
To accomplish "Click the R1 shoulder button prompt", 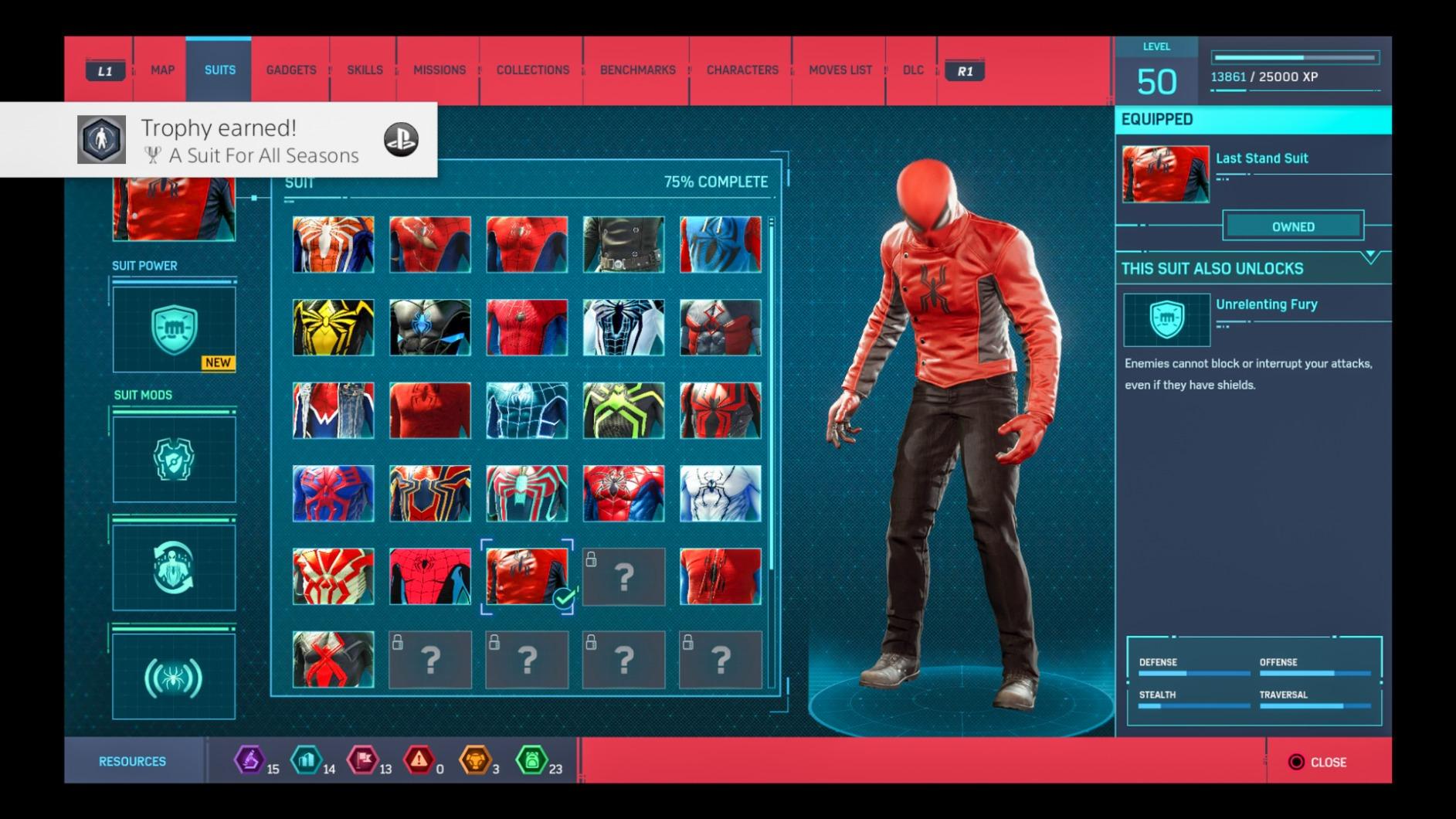I will tap(965, 70).
